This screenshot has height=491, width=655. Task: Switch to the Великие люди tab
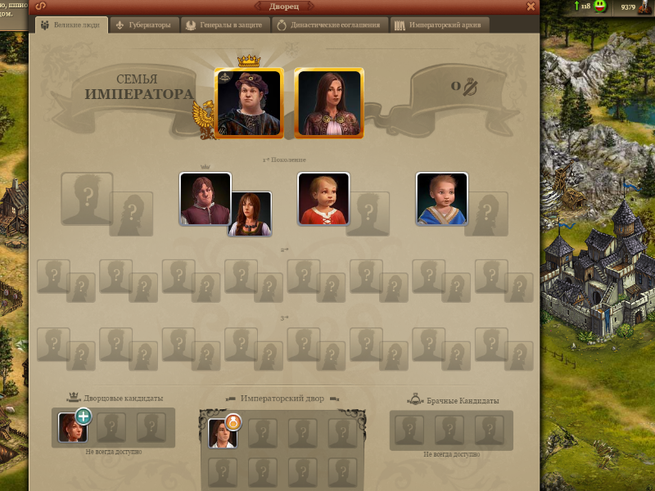click(x=72, y=25)
